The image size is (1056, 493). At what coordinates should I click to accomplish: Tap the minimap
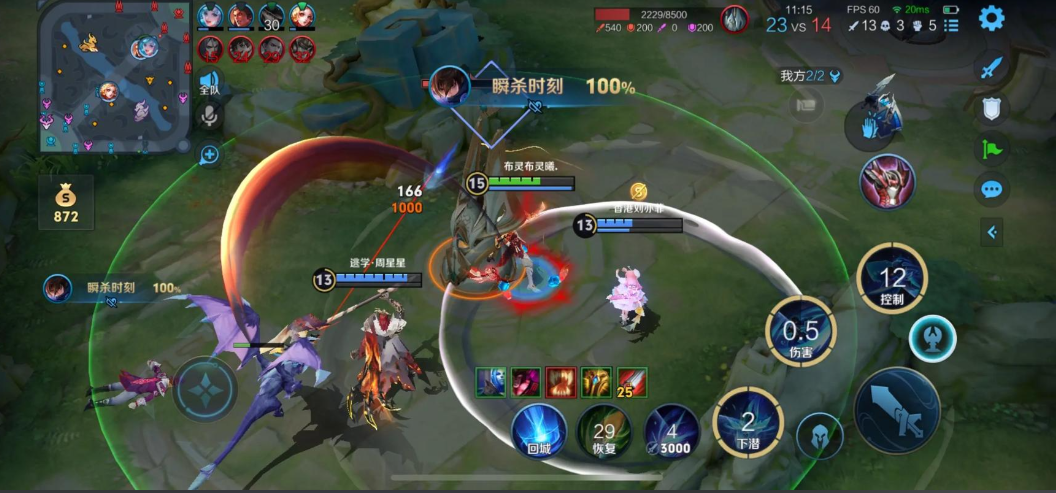[114, 75]
